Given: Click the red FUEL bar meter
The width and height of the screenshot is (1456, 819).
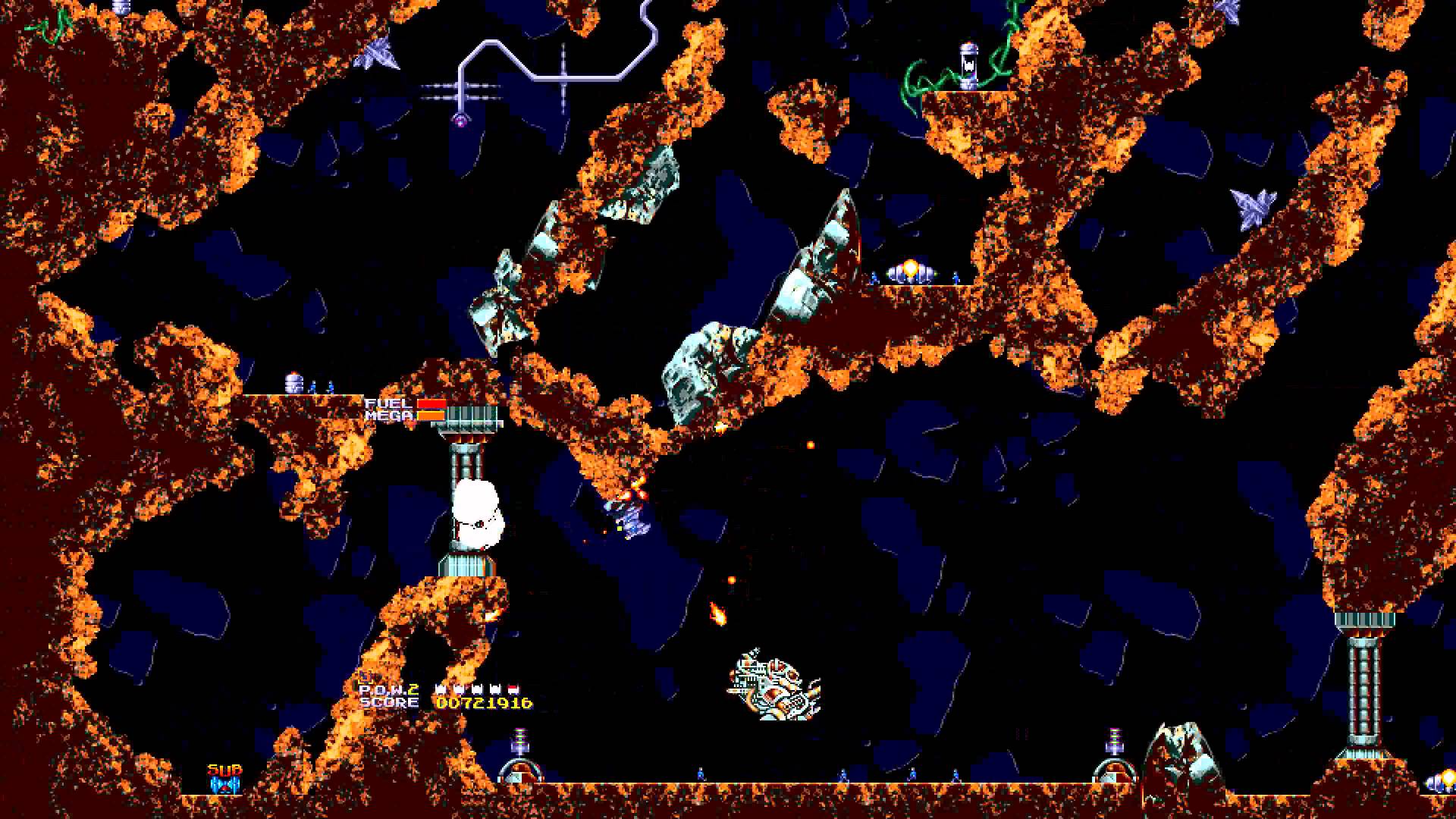Looking at the screenshot, I should coord(431,403).
